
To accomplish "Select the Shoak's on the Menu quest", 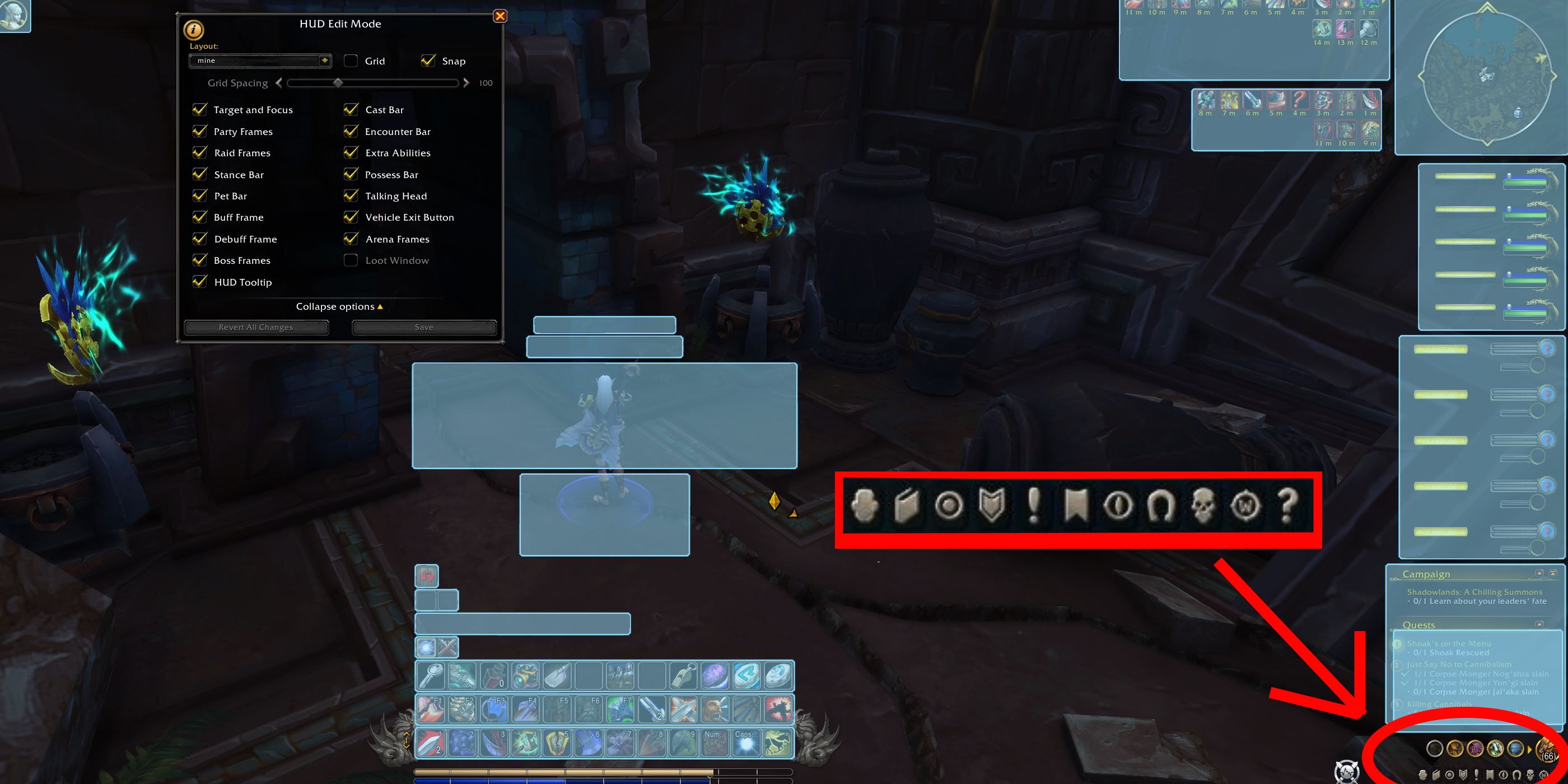I will coord(1448,643).
